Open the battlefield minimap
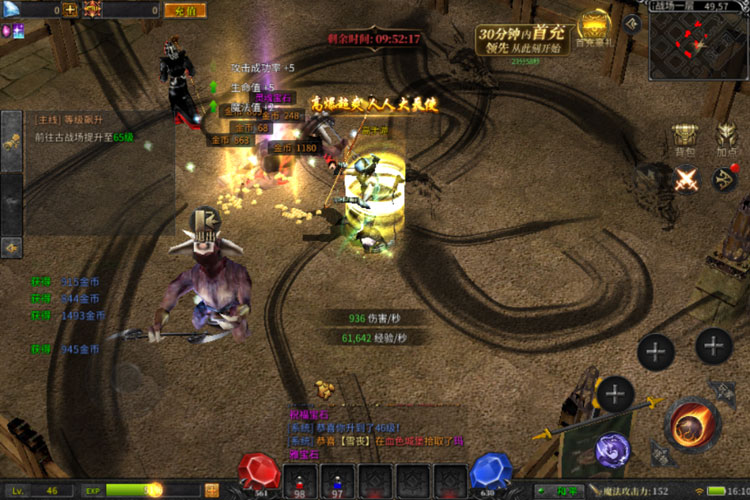The image size is (750, 500). click(698, 41)
